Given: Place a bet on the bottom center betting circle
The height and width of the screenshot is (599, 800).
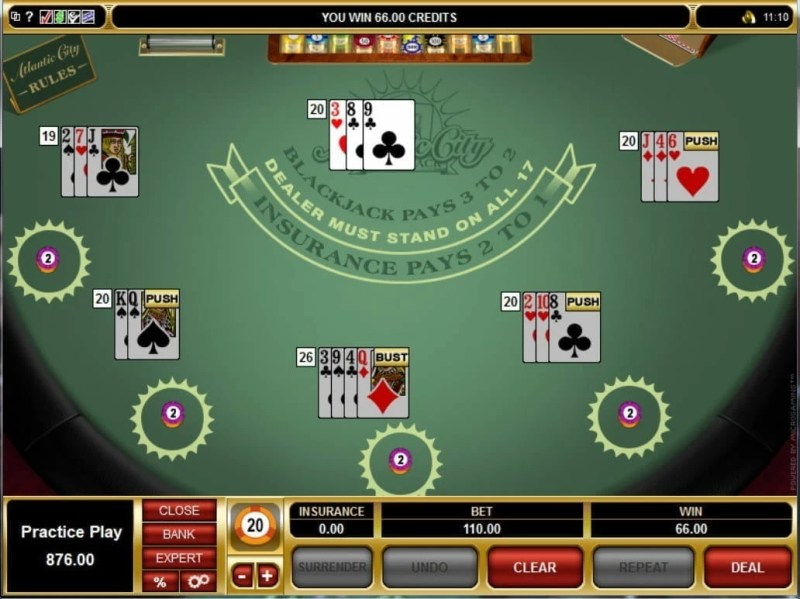Looking at the screenshot, I should (400, 460).
